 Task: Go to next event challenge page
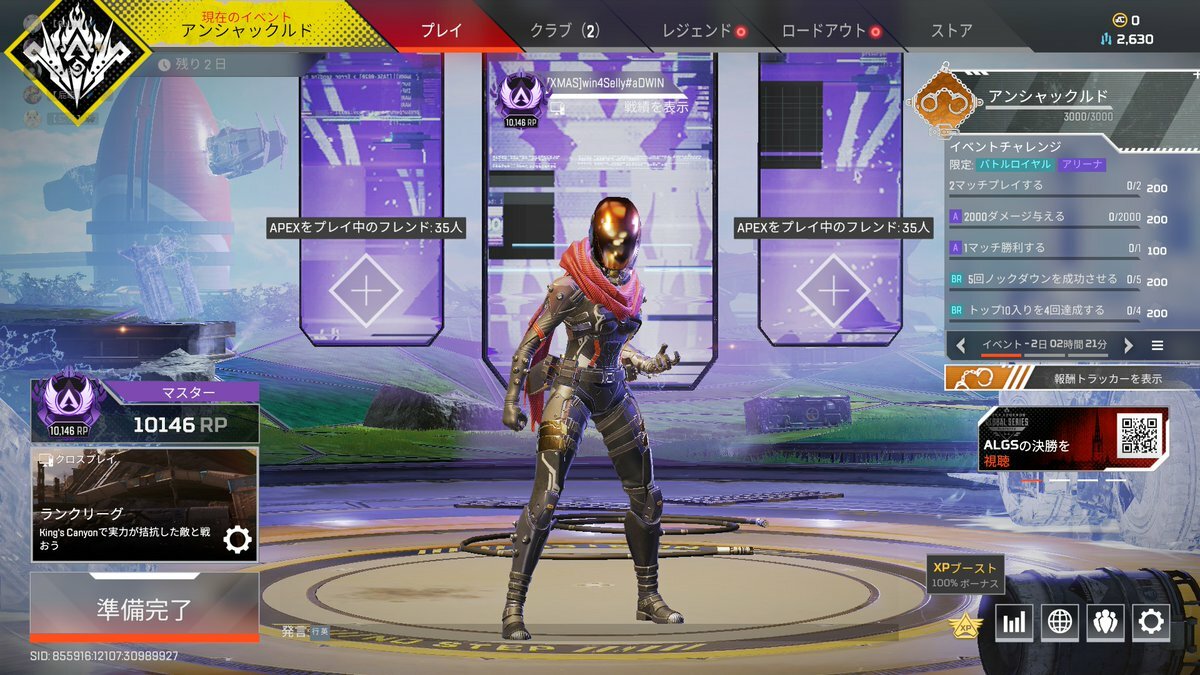tap(1128, 345)
